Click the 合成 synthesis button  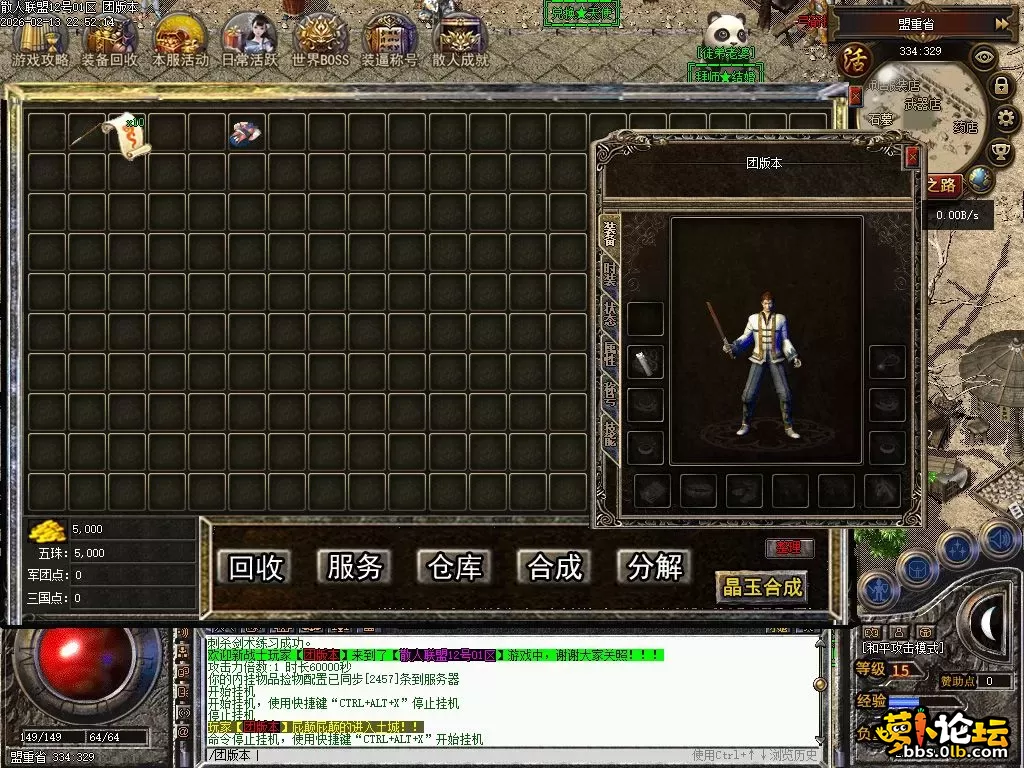click(555, 567)
